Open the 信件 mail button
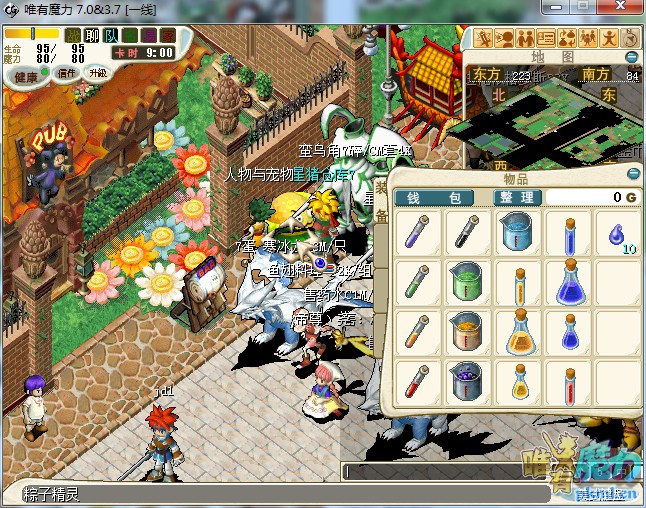 click(x=68, y=73)
